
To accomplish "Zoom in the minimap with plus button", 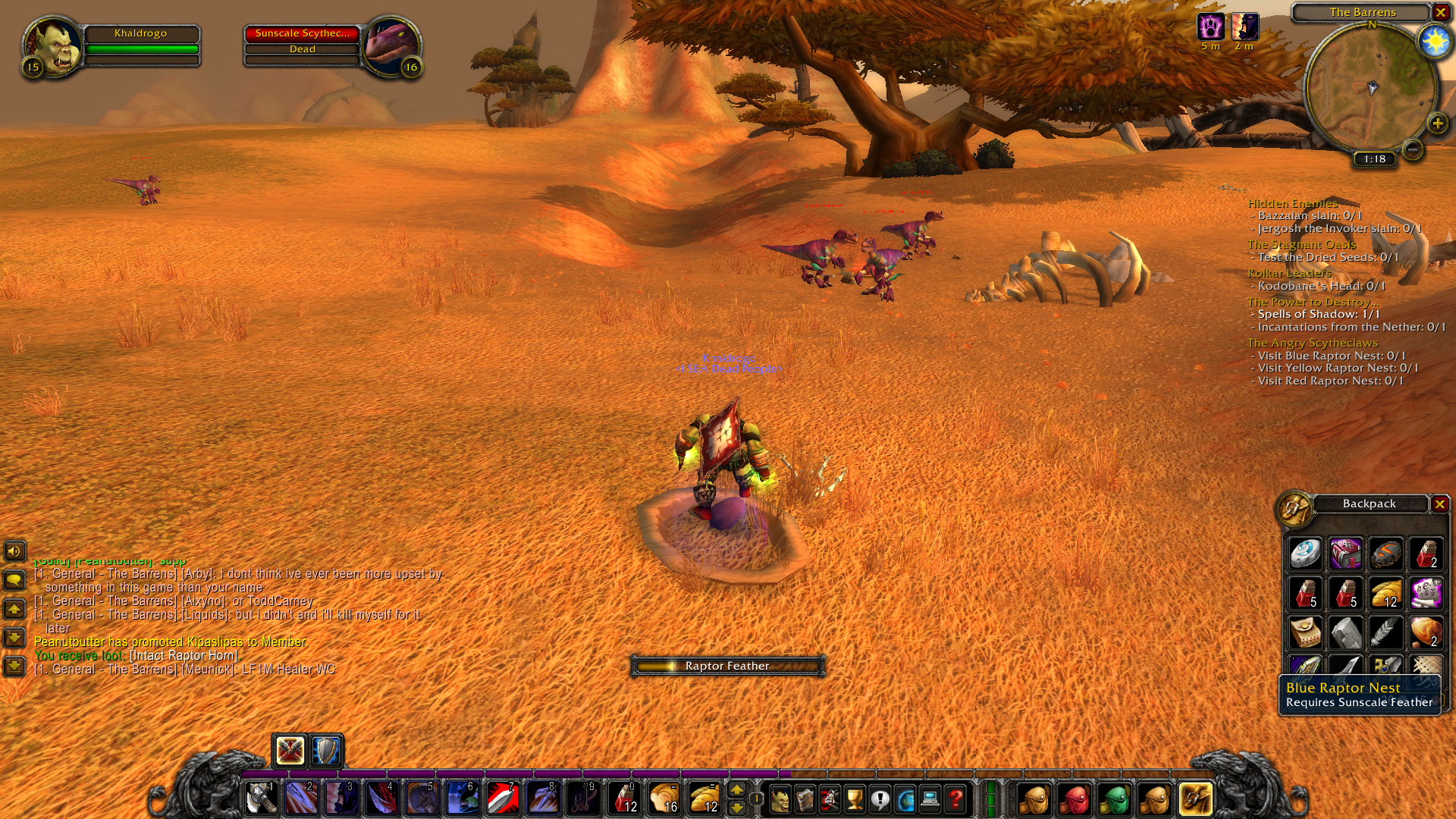I will 1437,123.
